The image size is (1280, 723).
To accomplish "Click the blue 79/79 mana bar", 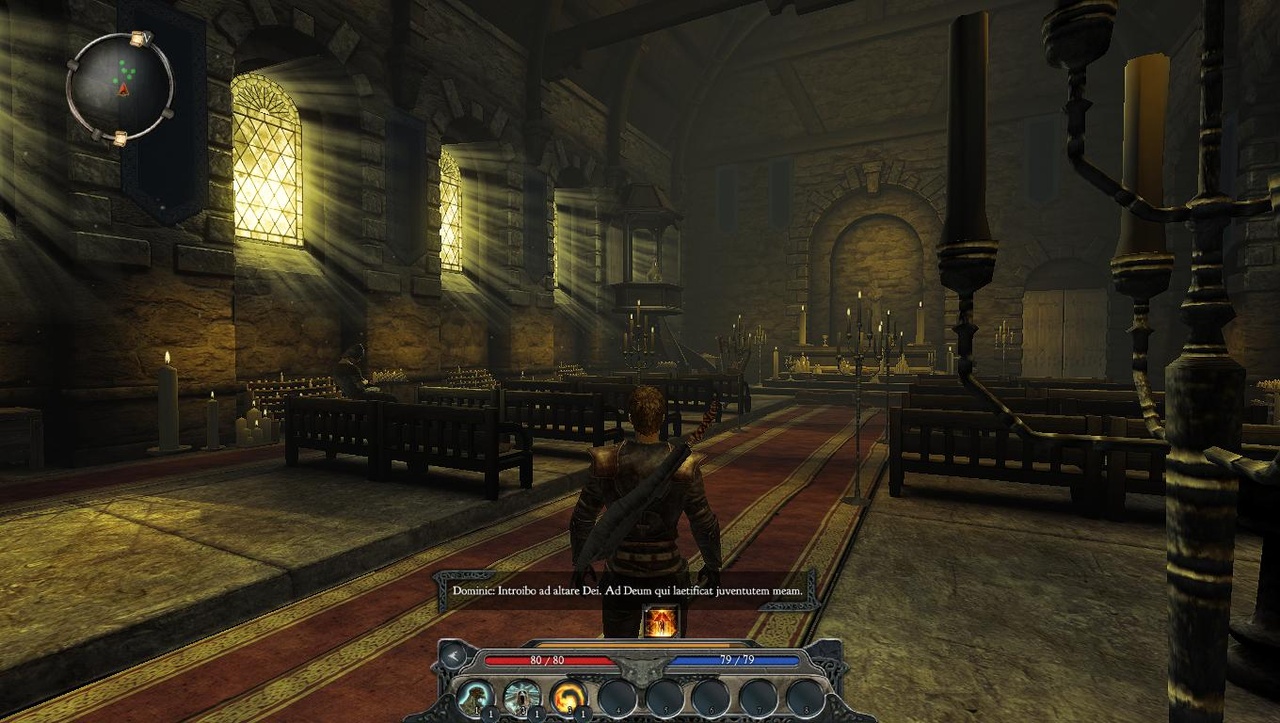I will (738, 659).
